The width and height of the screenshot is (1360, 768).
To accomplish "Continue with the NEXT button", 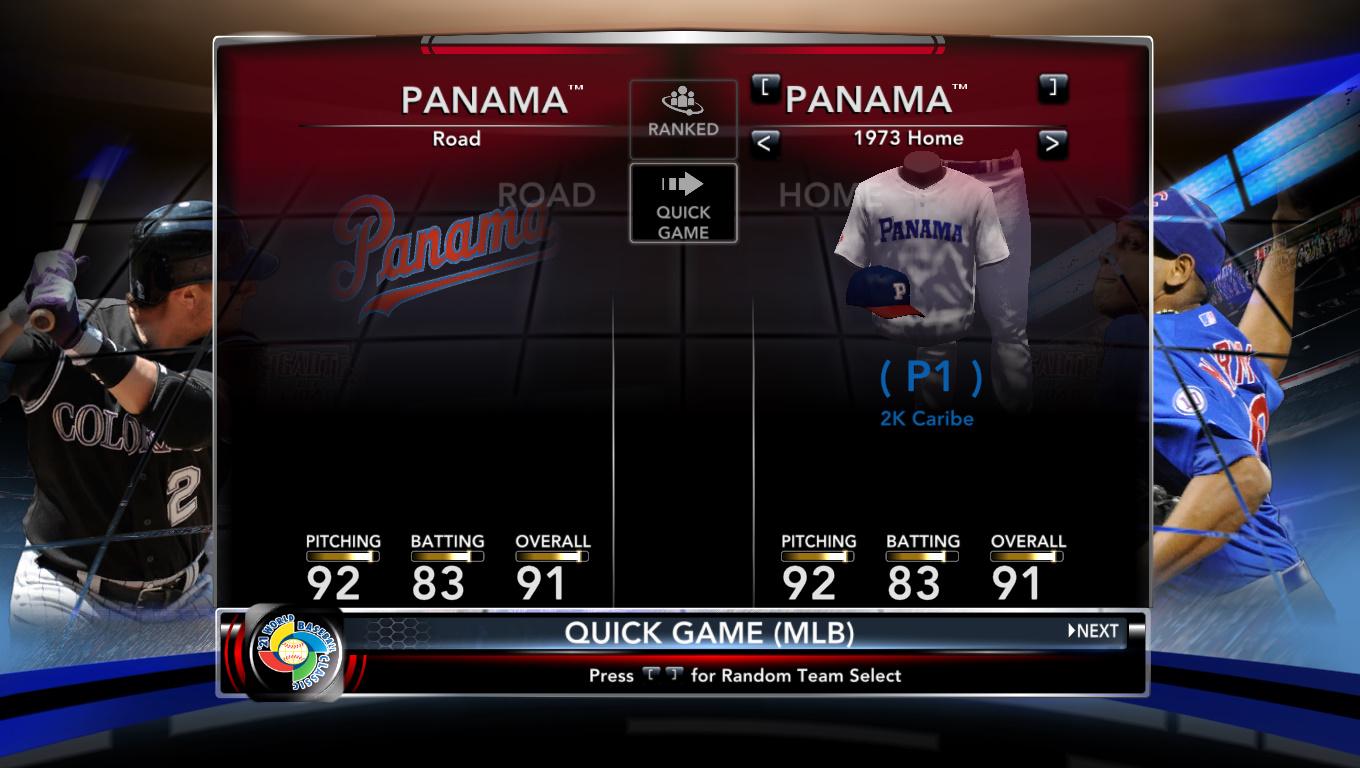I will click(x=1093, y=631).
